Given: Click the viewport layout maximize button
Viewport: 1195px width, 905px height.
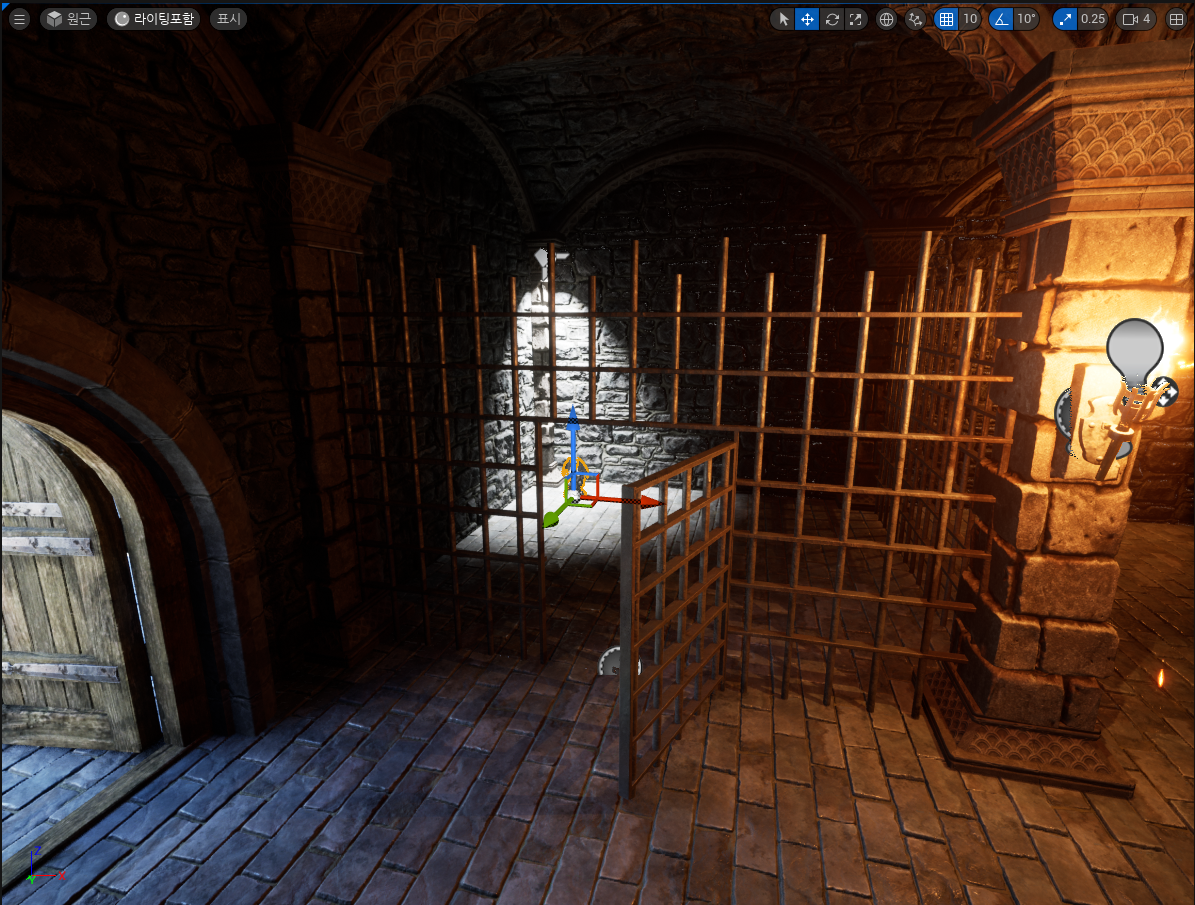Looking at the screenshot, I should pos(1177,19).
